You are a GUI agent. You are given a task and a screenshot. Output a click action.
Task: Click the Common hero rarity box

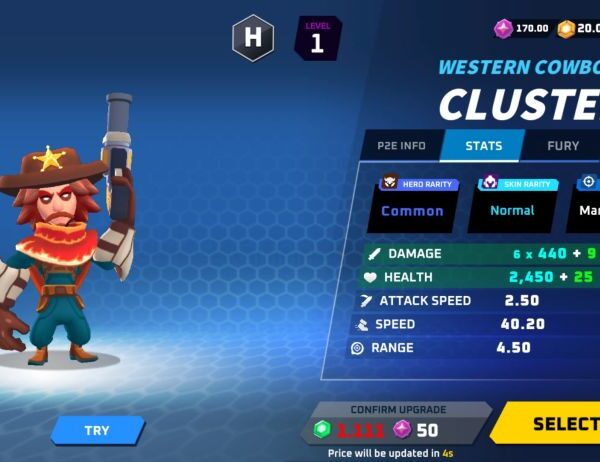point(412,210)
